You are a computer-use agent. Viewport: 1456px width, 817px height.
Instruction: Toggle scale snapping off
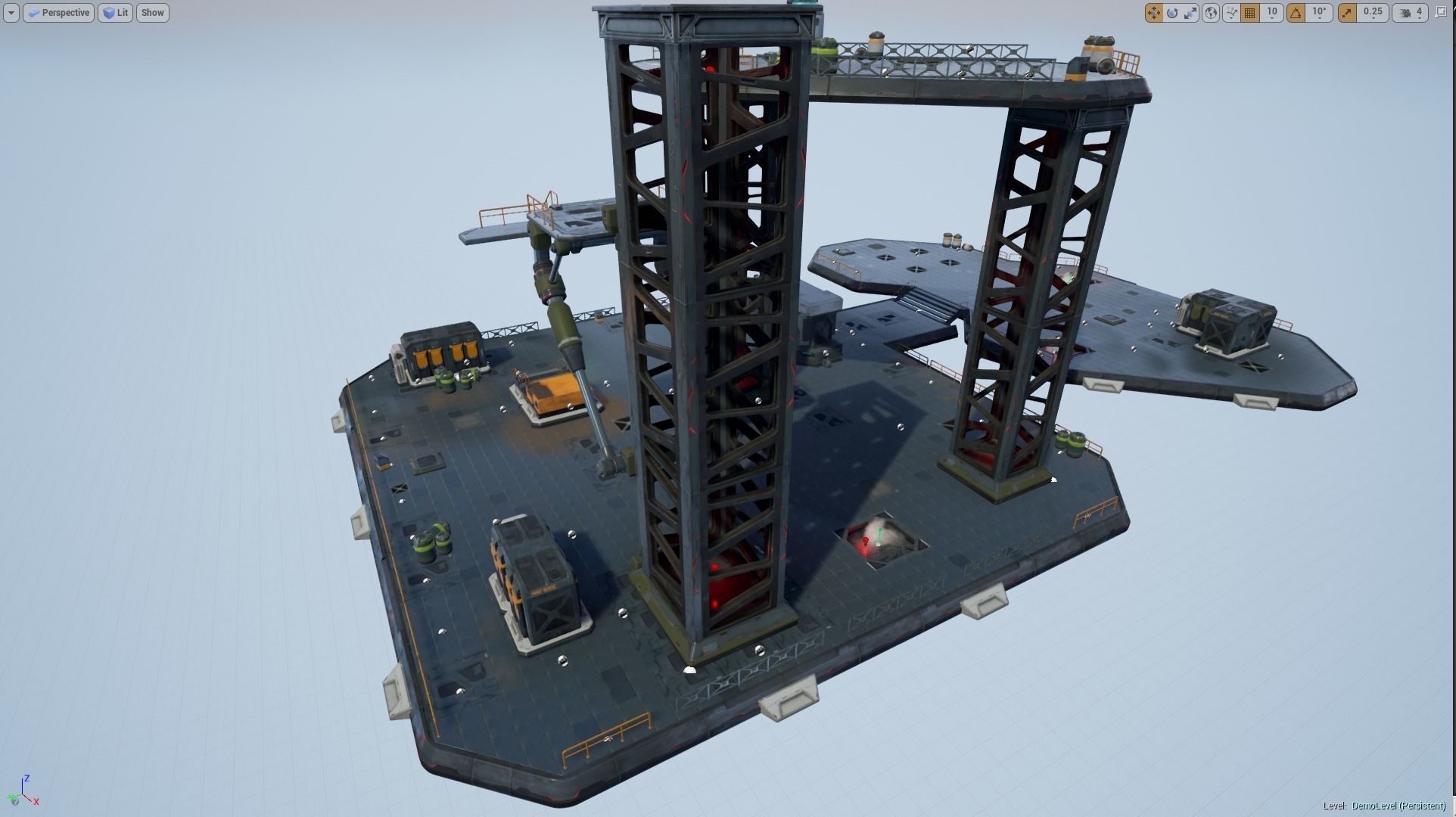pyautogui.click(x=1346, y=13)
